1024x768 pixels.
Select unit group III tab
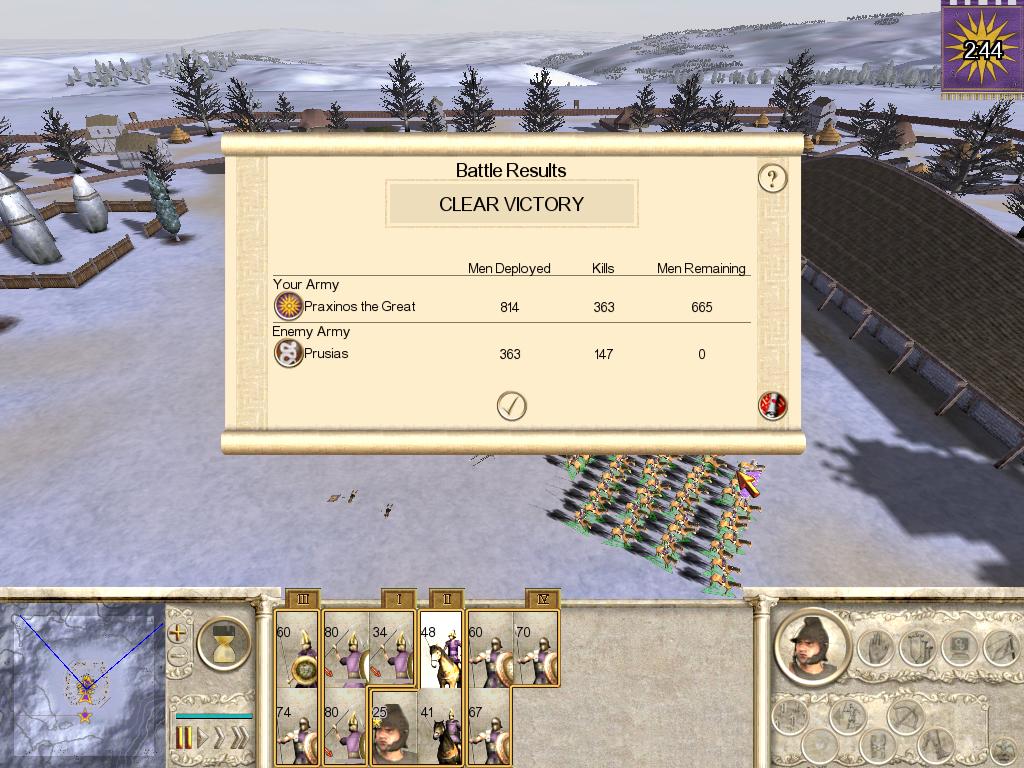pos(303,599)
